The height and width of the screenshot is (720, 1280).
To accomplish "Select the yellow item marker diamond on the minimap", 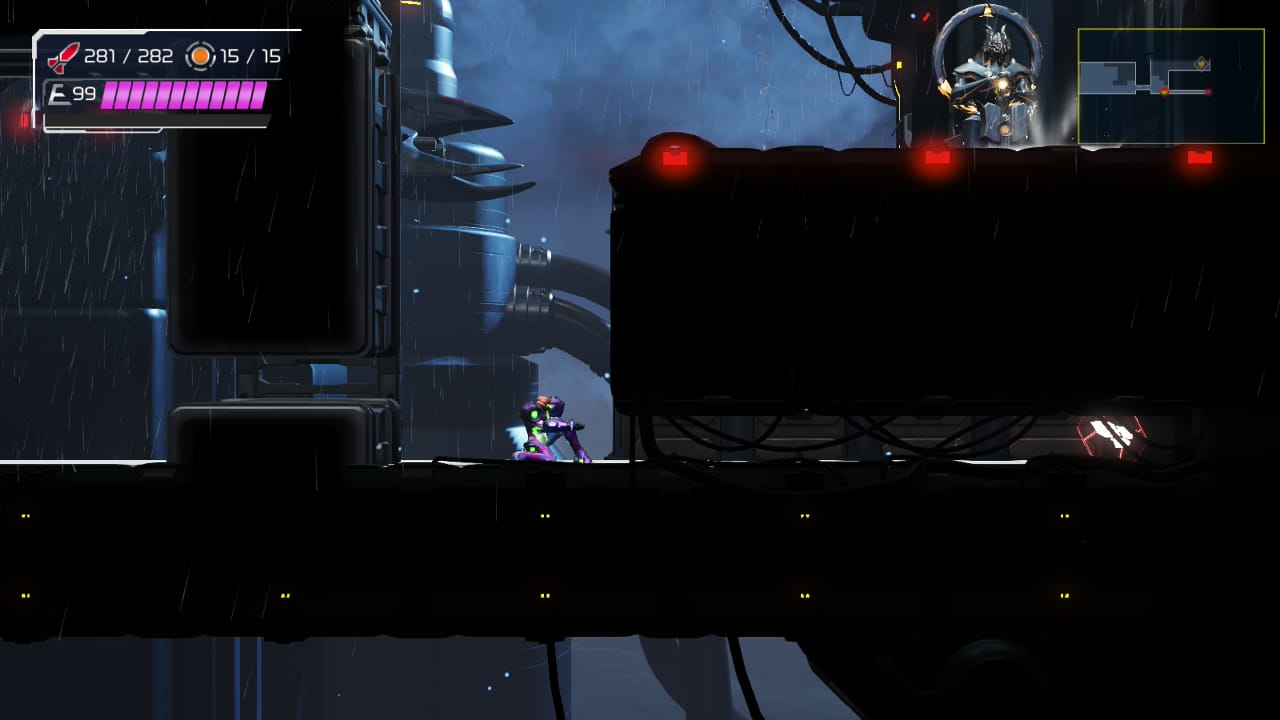I will [1201, 64].
